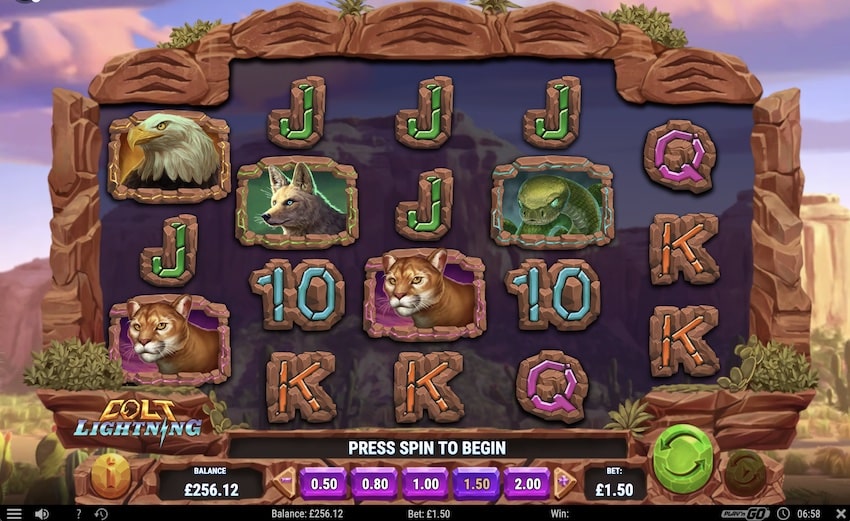850x521 pixels.
Task: Toggle the sound speaker icon
Action: (x=42, y=513)
